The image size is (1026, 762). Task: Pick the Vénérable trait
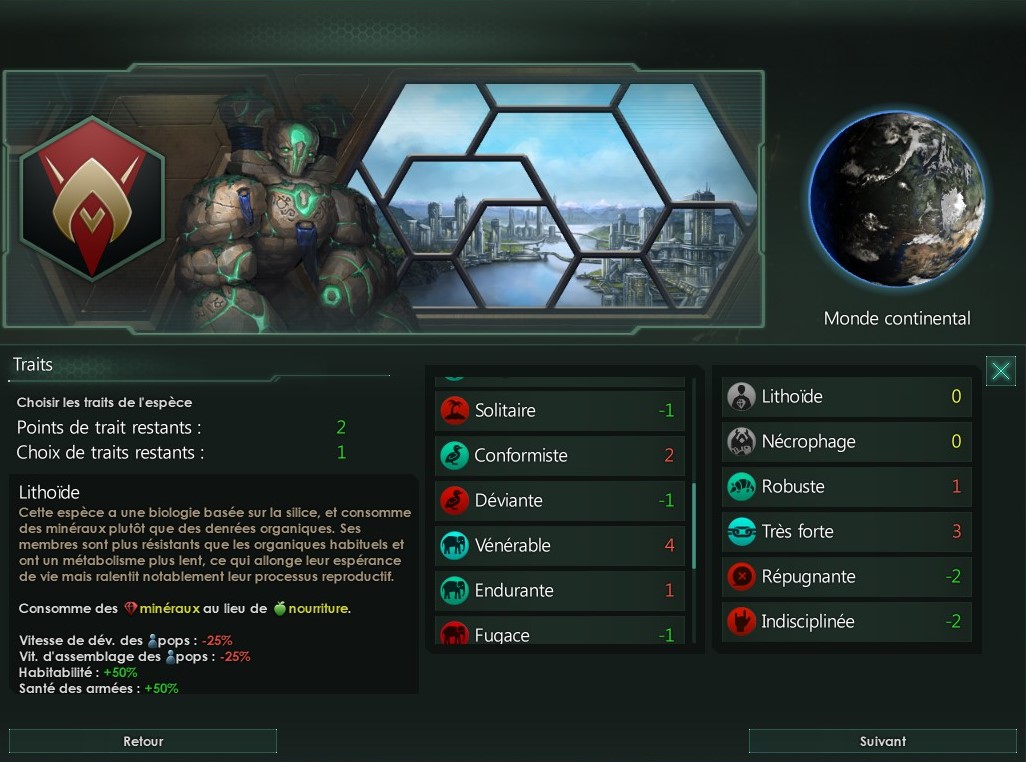click(x=560, y=545)
